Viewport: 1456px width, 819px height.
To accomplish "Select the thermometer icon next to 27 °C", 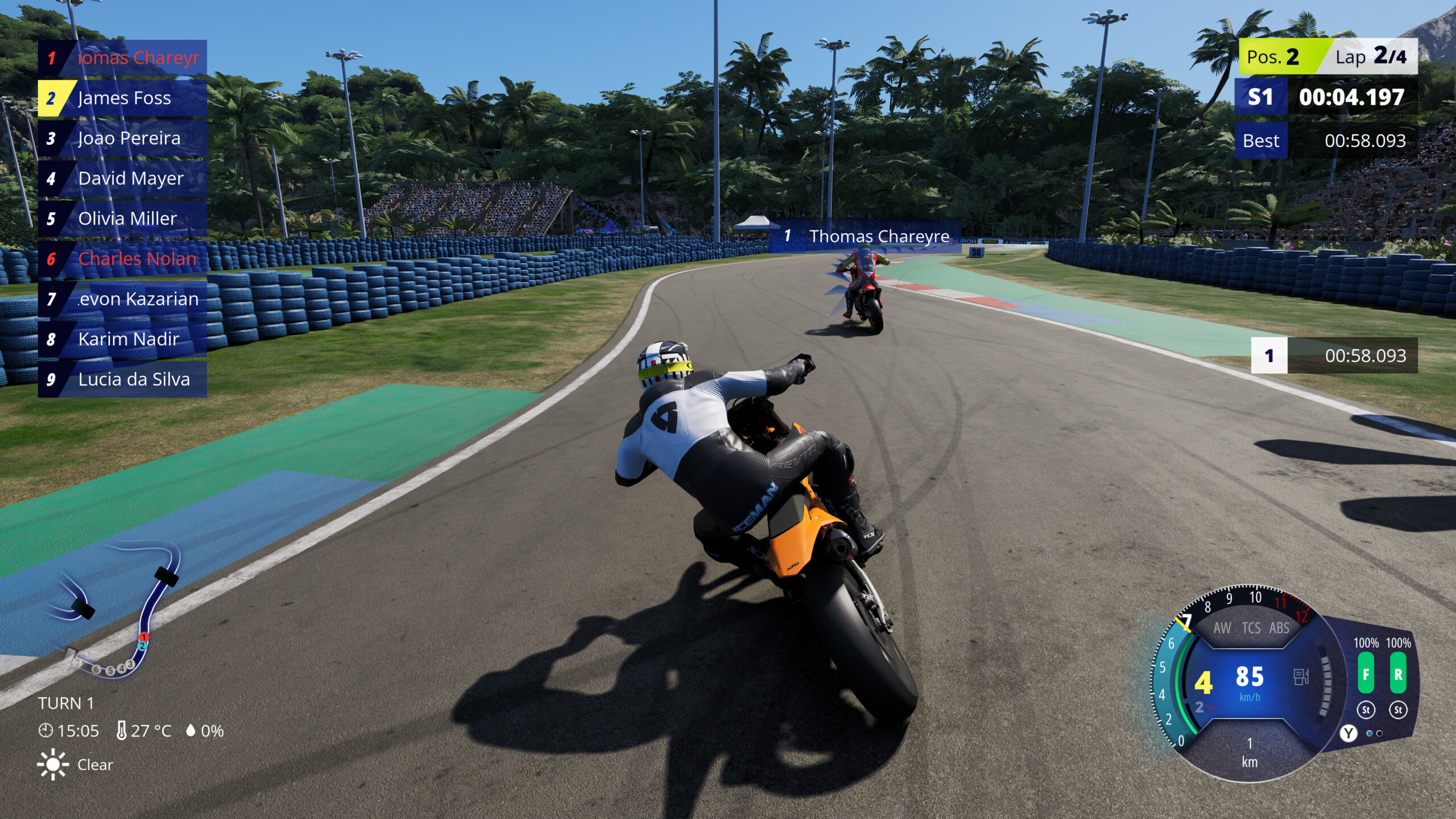I will pyautogui.click(x=121, y=731).
